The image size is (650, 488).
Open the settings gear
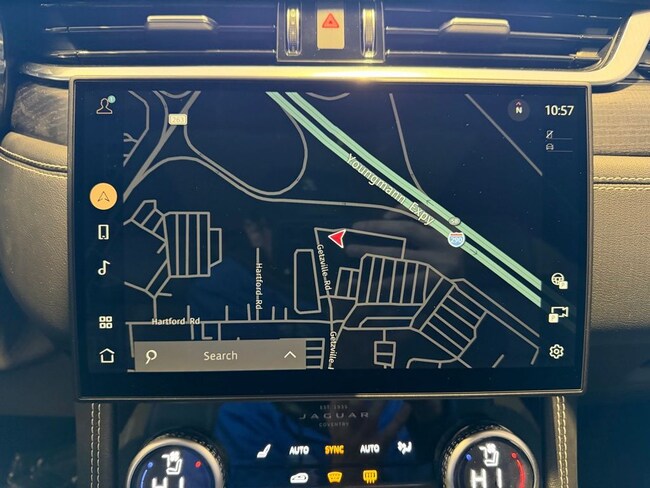pyautogui.click(x=556, y=351)
